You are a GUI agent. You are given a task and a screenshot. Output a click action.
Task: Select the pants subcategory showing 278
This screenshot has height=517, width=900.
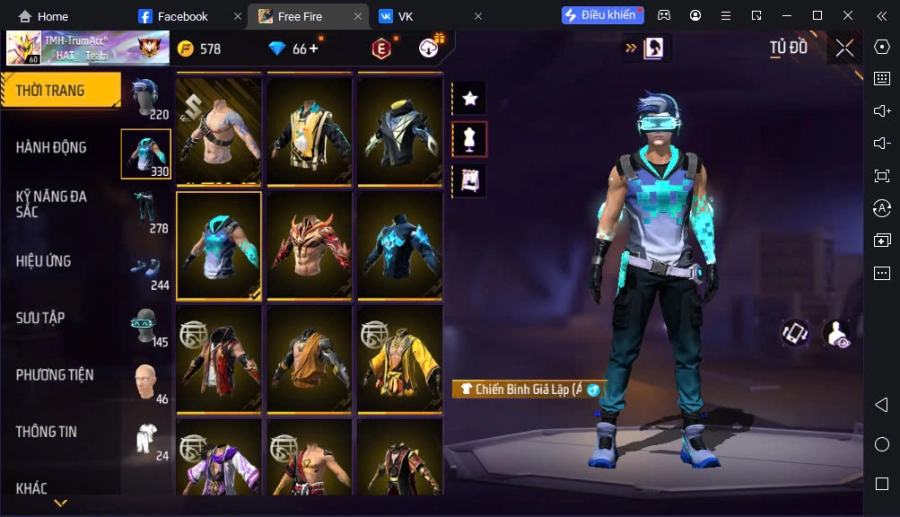[146, 212]
